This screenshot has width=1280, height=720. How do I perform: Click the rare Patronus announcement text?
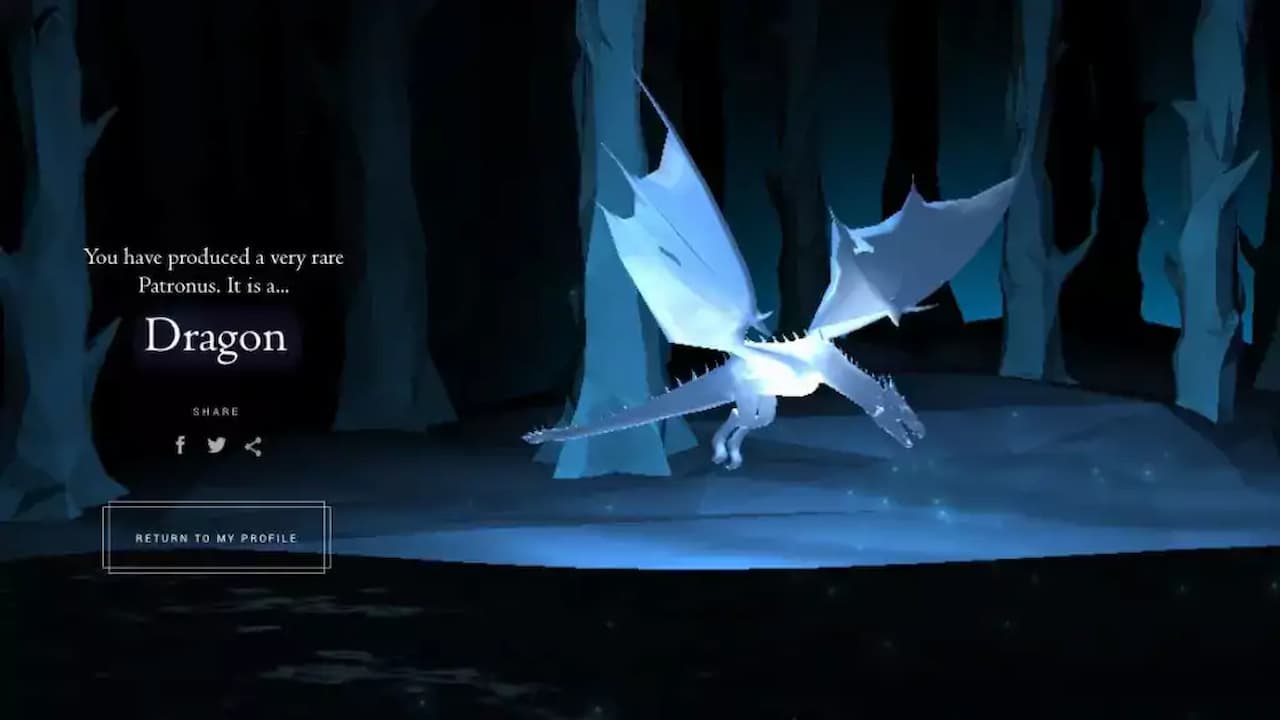point(214,268)
